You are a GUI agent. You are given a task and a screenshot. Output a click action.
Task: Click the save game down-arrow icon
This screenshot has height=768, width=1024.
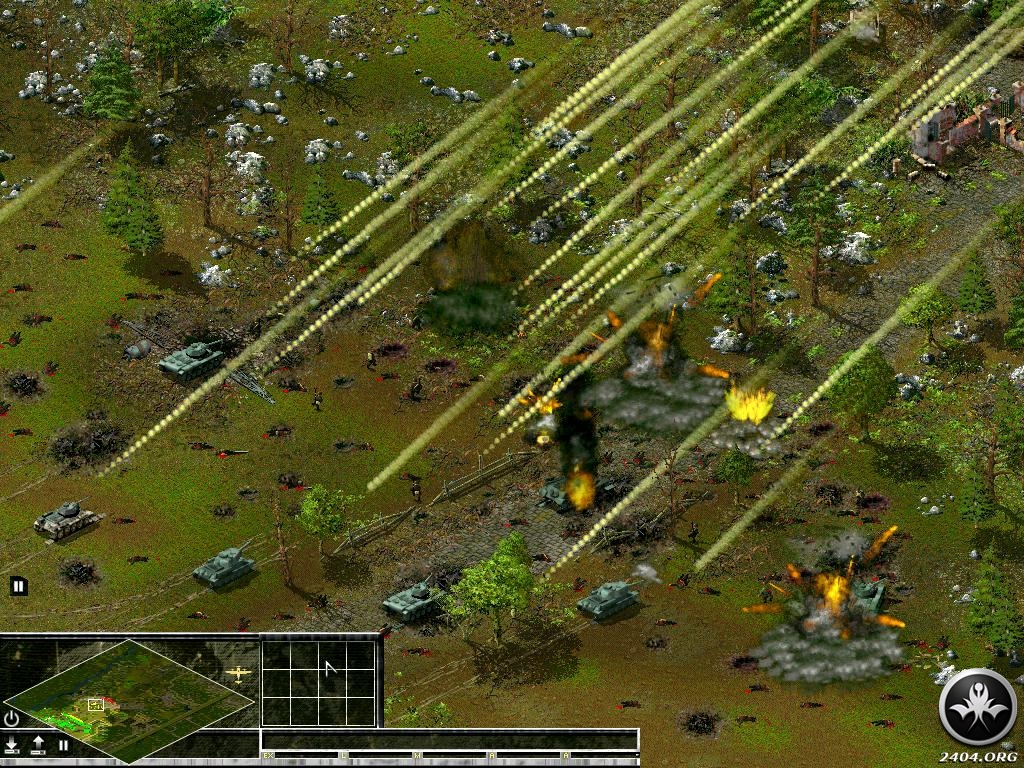click(x=12, y=745)
